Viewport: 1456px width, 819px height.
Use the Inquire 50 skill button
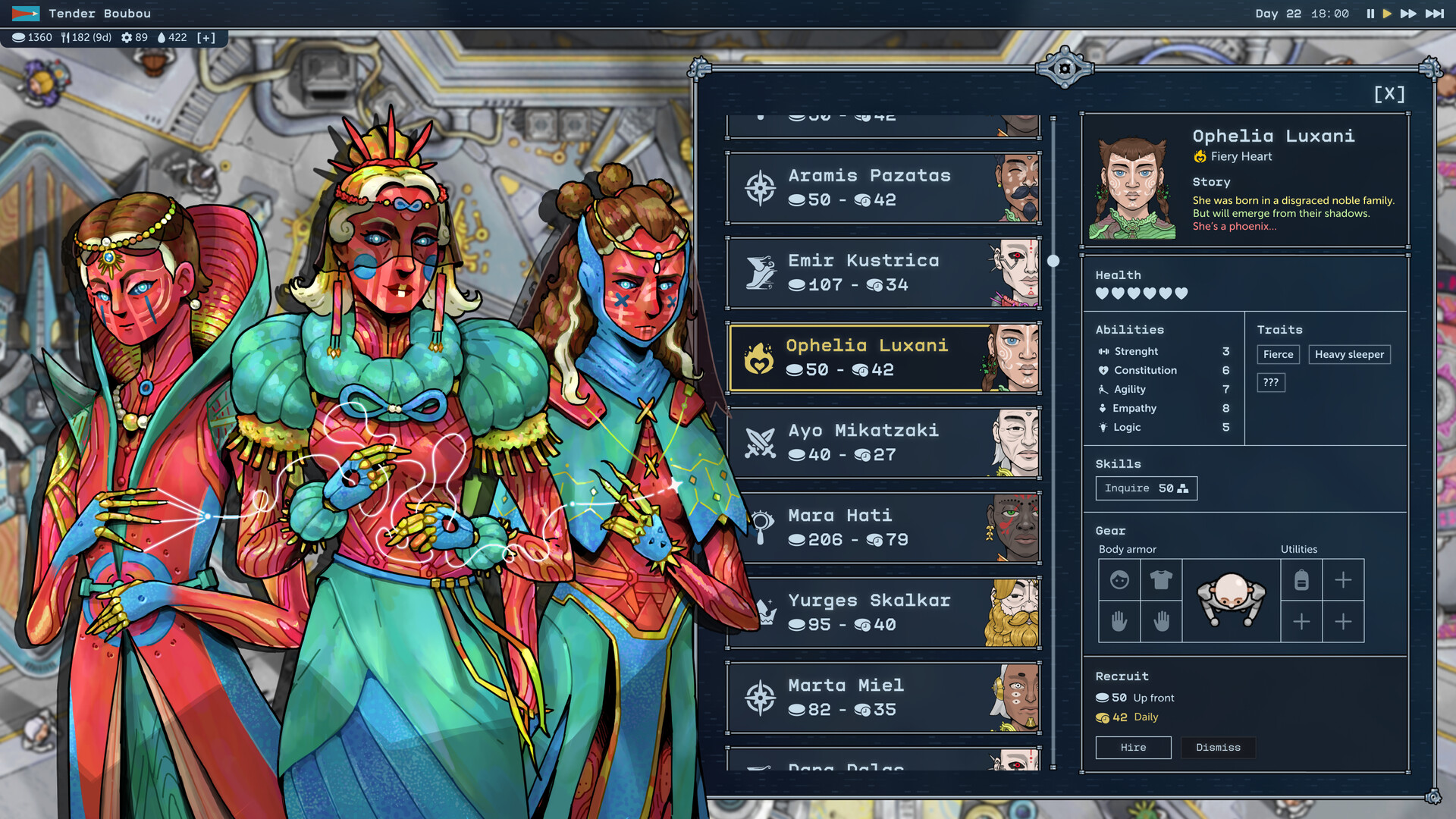click(x=1146, y=488)
